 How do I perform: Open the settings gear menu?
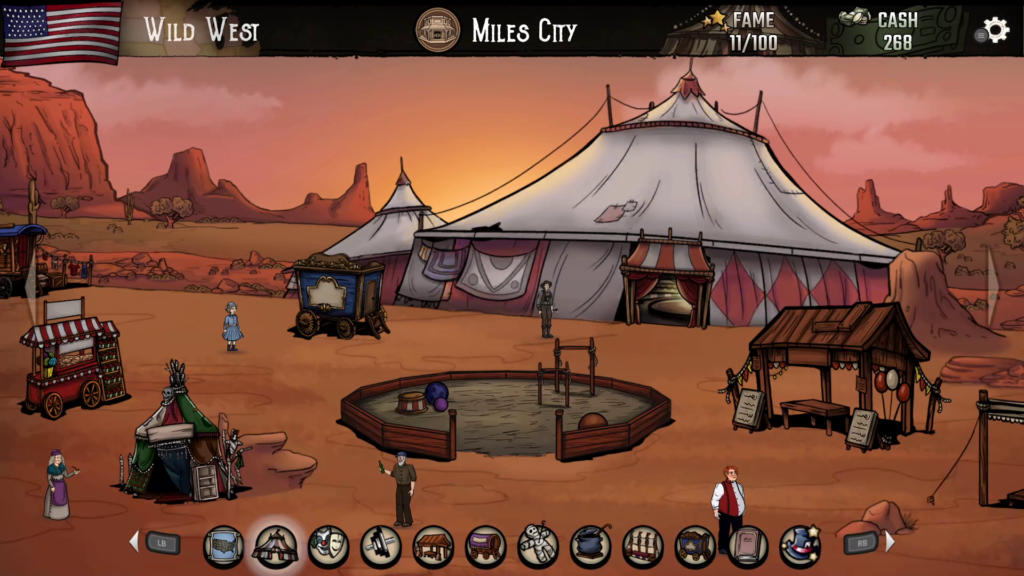pyautogui.click(x=996, y=30)
